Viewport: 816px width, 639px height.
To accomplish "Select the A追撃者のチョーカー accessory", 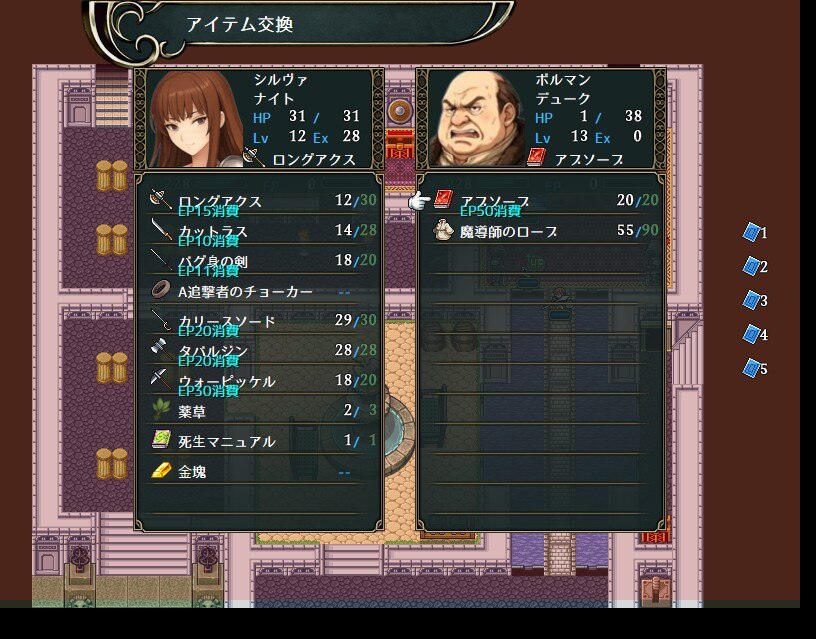I will (x=258, y=292).
